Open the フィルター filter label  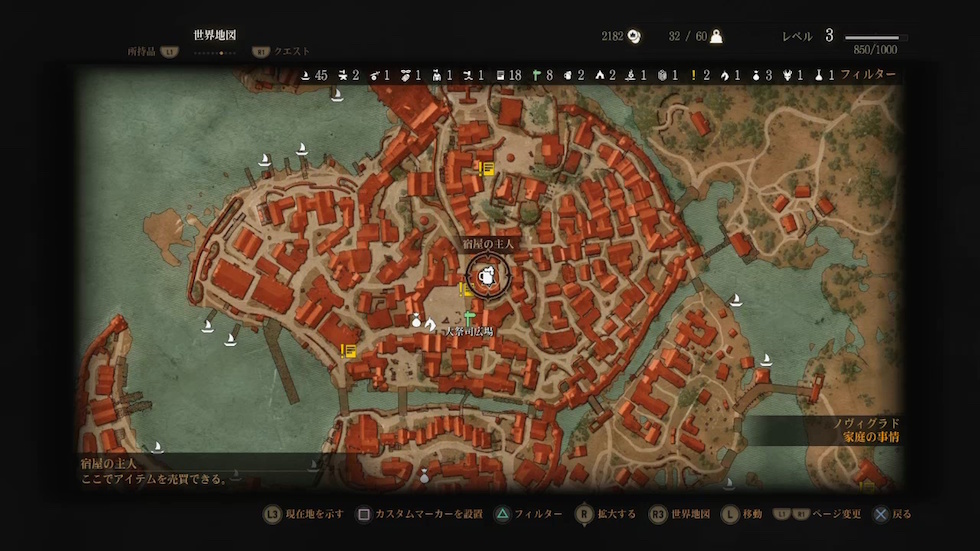click(x=868, y=75)
